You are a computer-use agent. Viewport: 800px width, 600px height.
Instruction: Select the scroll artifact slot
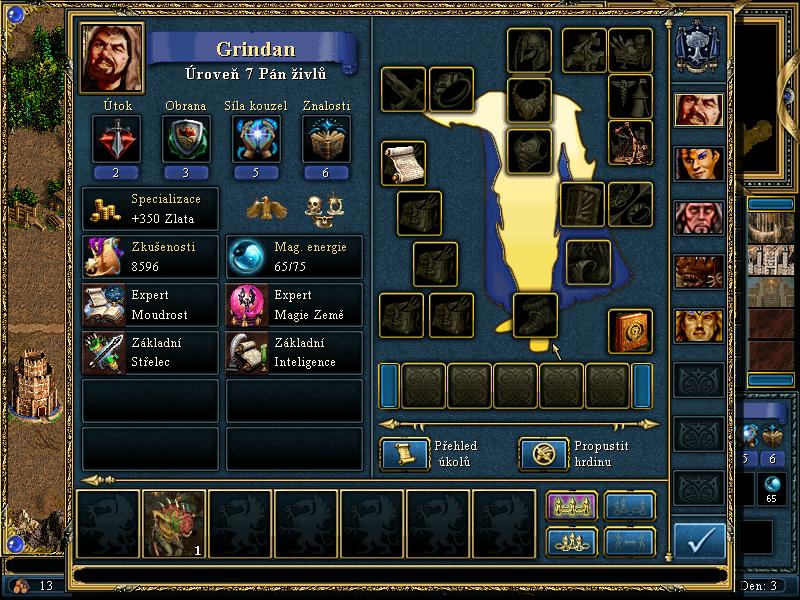coord(403,162)
